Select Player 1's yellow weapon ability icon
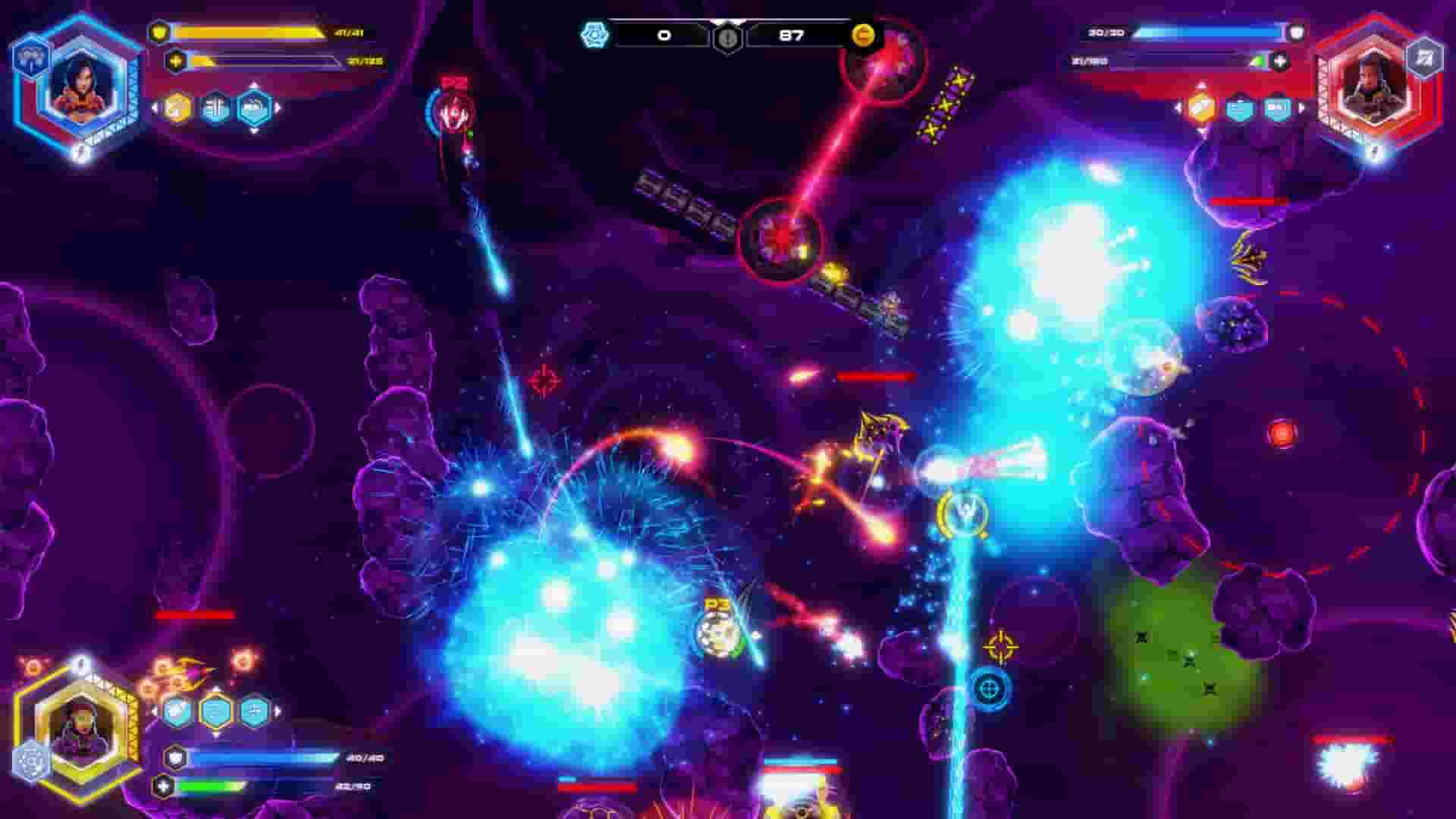Screen dimensions: 1456x819 click(177, 109)
